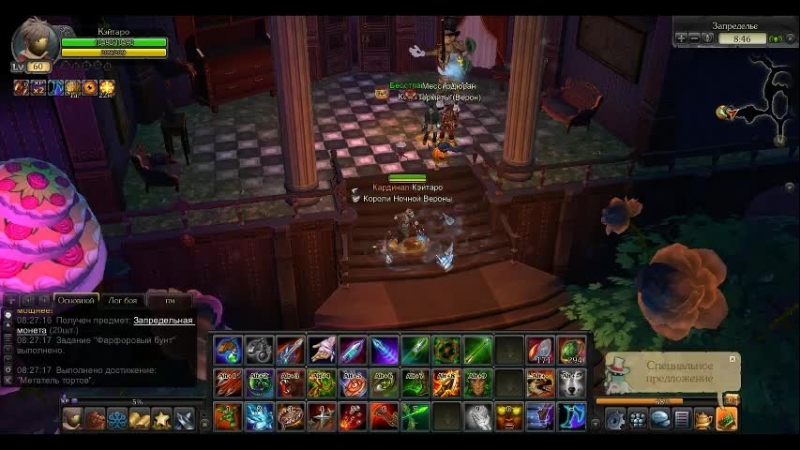Use the green cabbage item with 294 count
Image resolution: width=800 pixels, height=450 pixels.
(x=571, y=350)
